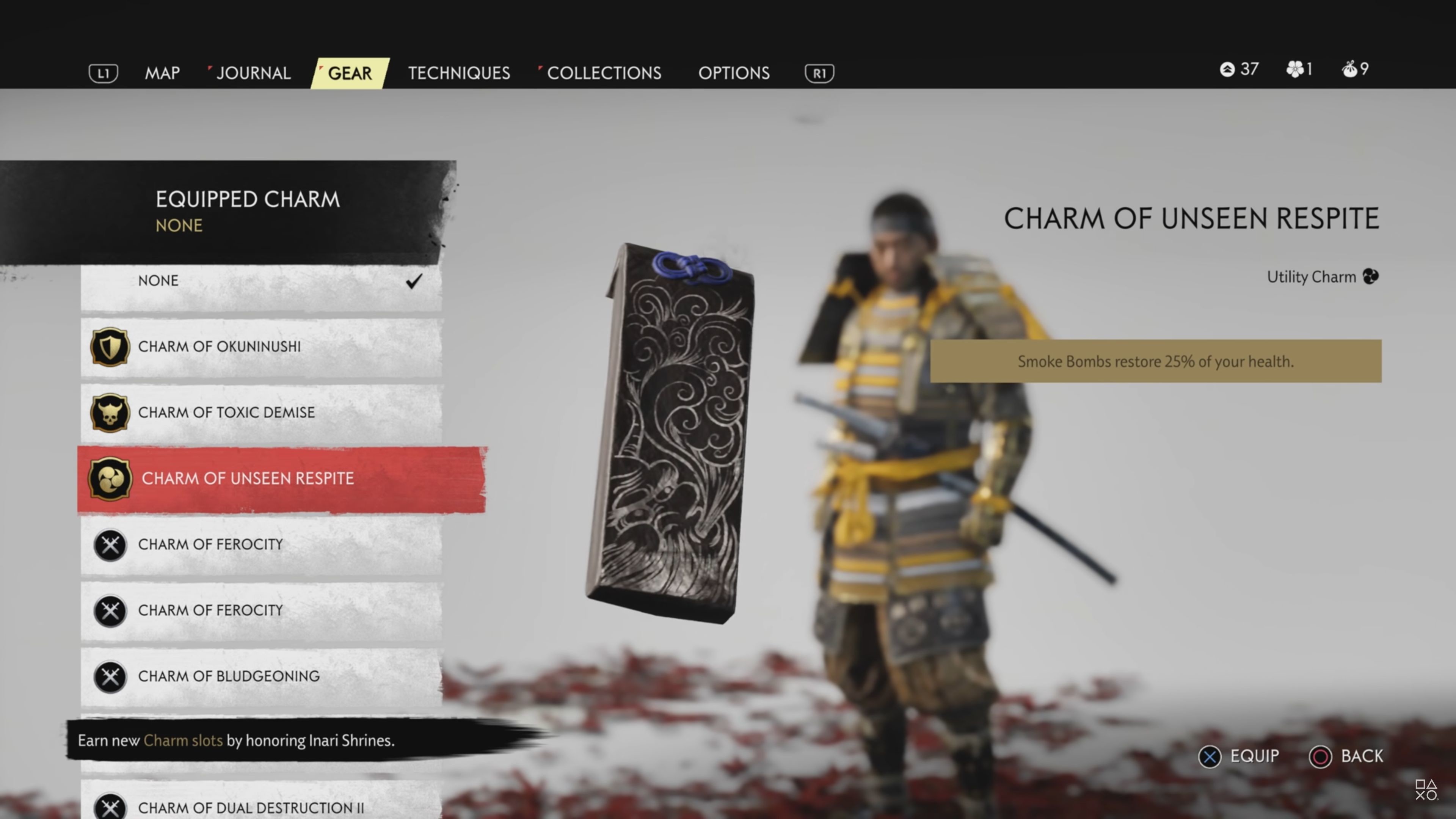Click the crossed-swords icon beside first Charm of Ferocity
This screenshot has width=1456, height=819.
click(x=111, y=545)
